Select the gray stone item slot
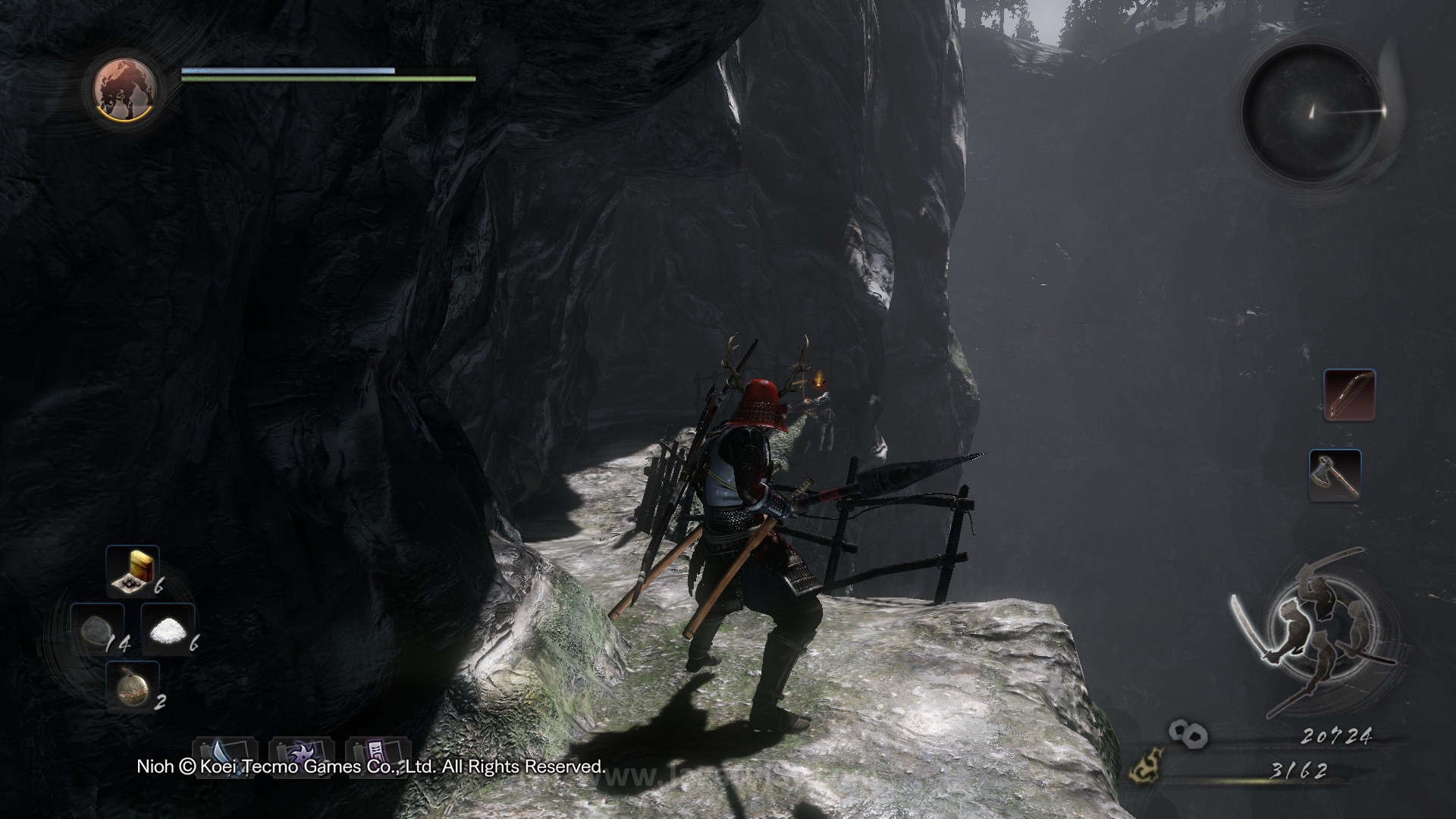This screenshot has width=1456, height=819. pos(97,629)
